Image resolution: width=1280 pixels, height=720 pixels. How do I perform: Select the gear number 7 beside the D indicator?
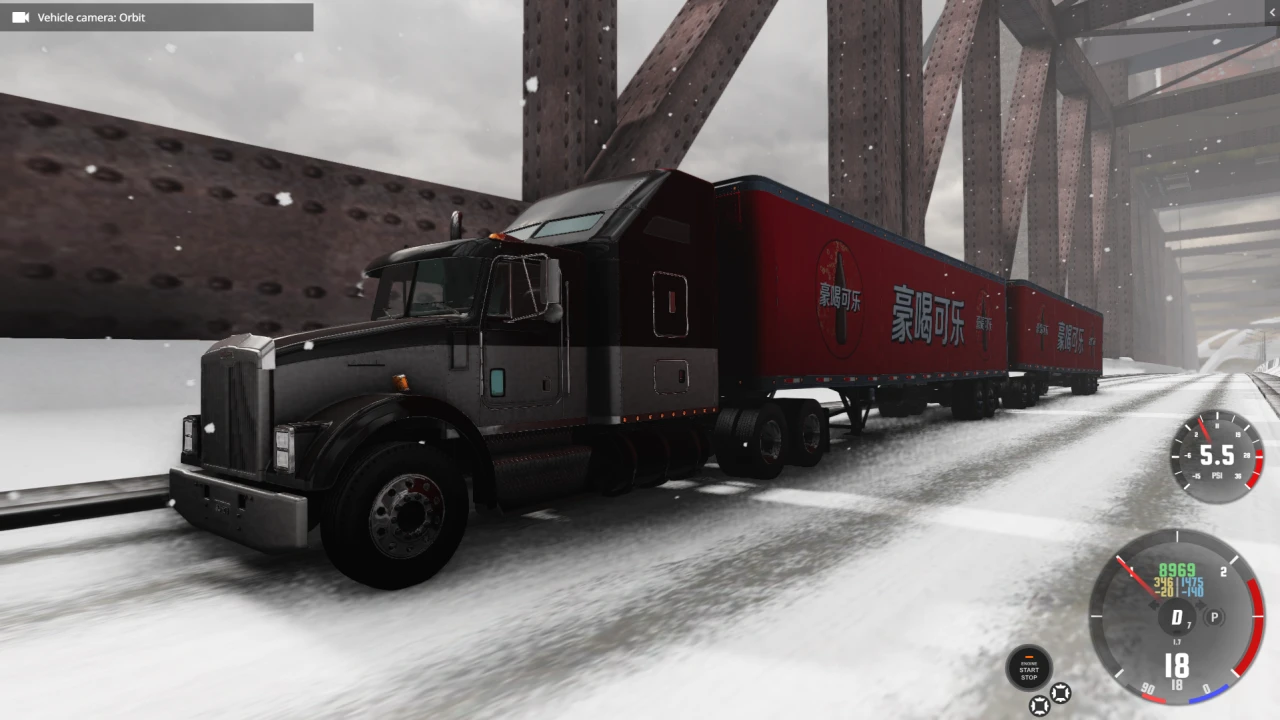(x=1189, y=625)
